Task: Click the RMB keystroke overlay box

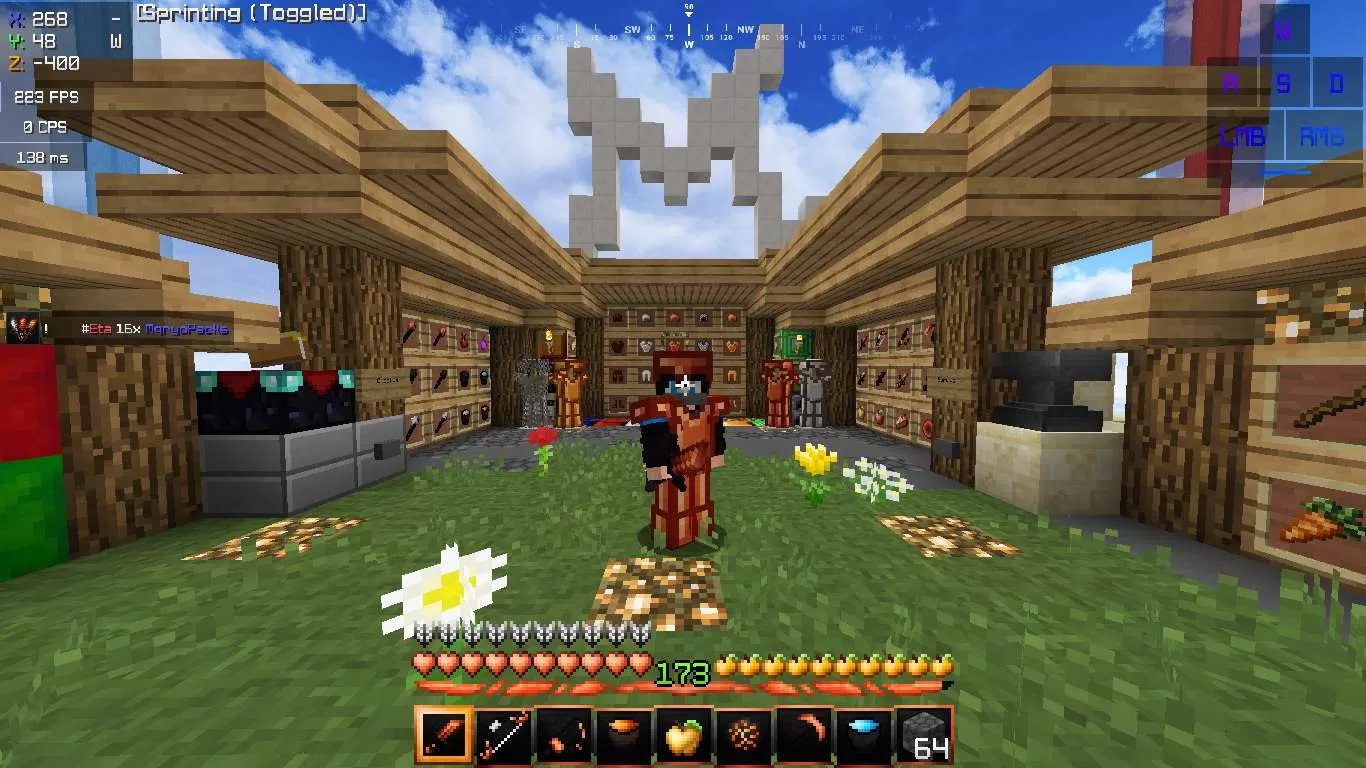Action: (1322, 136)
